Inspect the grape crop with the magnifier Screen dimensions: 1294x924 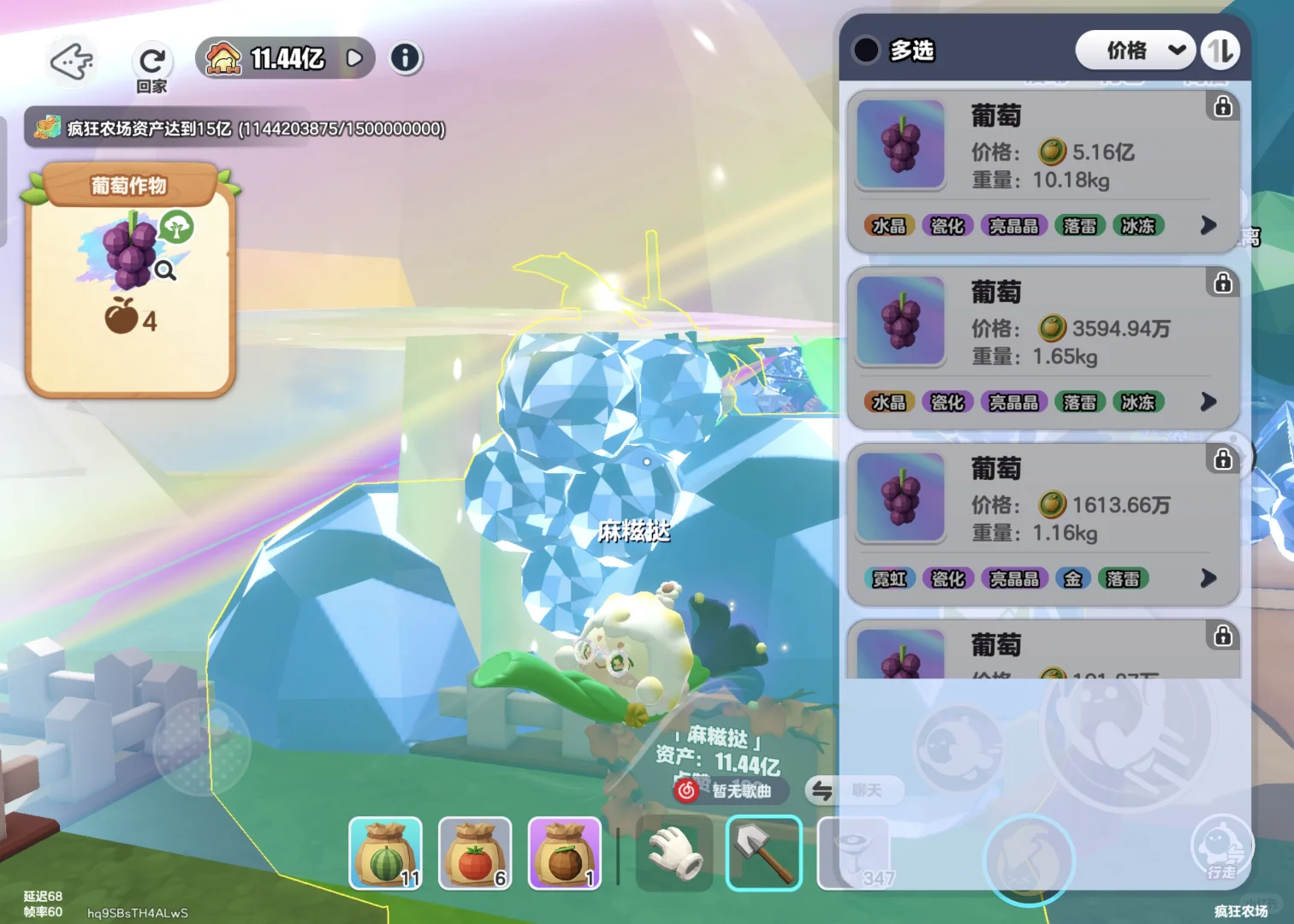pos(165,271)
